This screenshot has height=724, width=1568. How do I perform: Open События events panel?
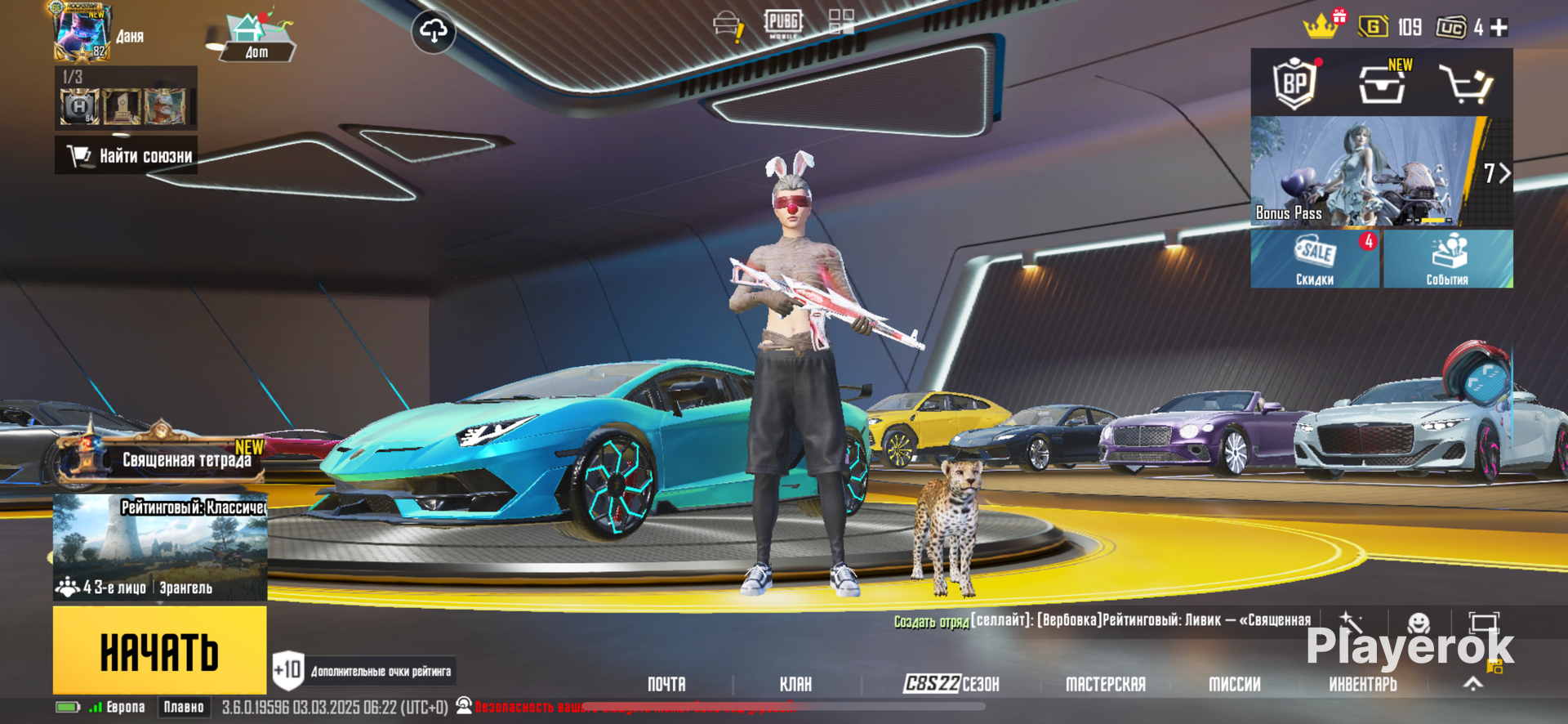[1447, 259]
